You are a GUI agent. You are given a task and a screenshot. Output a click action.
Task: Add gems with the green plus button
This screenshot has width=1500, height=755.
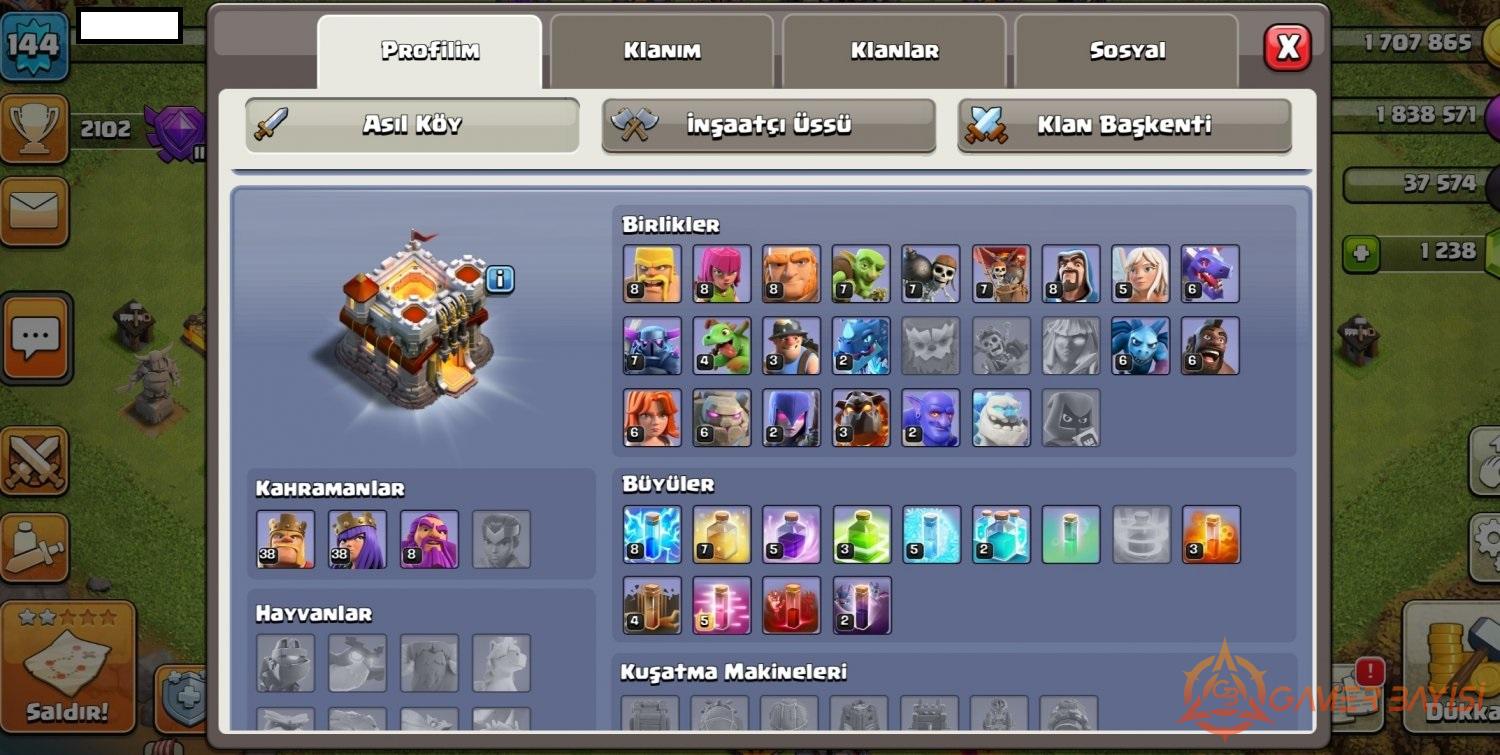pos(1360,253)
